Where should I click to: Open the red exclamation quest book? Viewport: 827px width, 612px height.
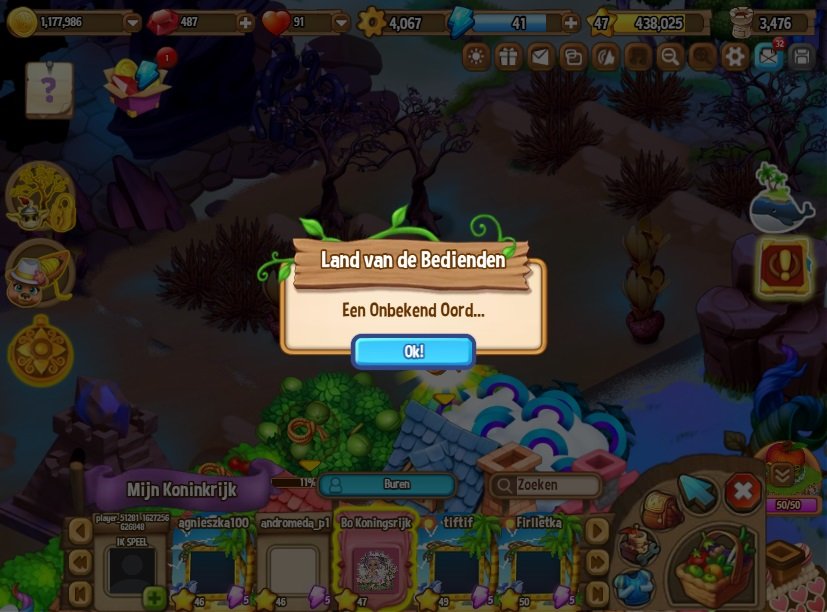pyautogui.click(x=784, y=266)
